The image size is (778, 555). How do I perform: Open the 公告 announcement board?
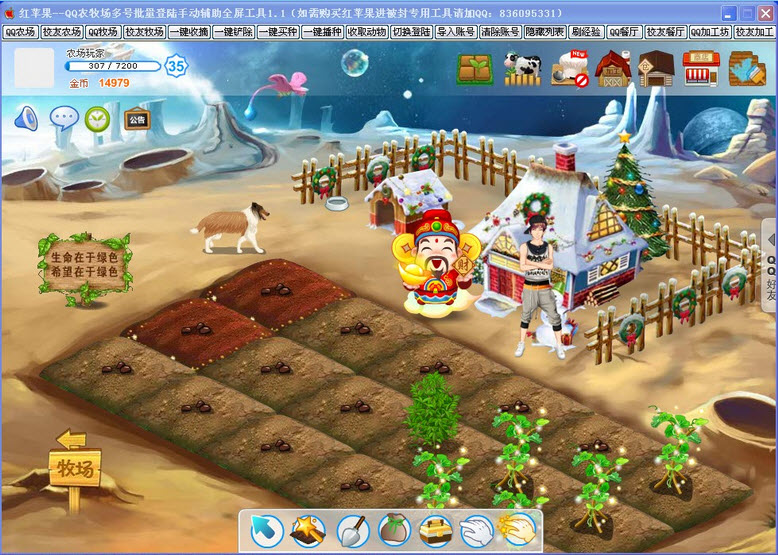click(137, 120)
